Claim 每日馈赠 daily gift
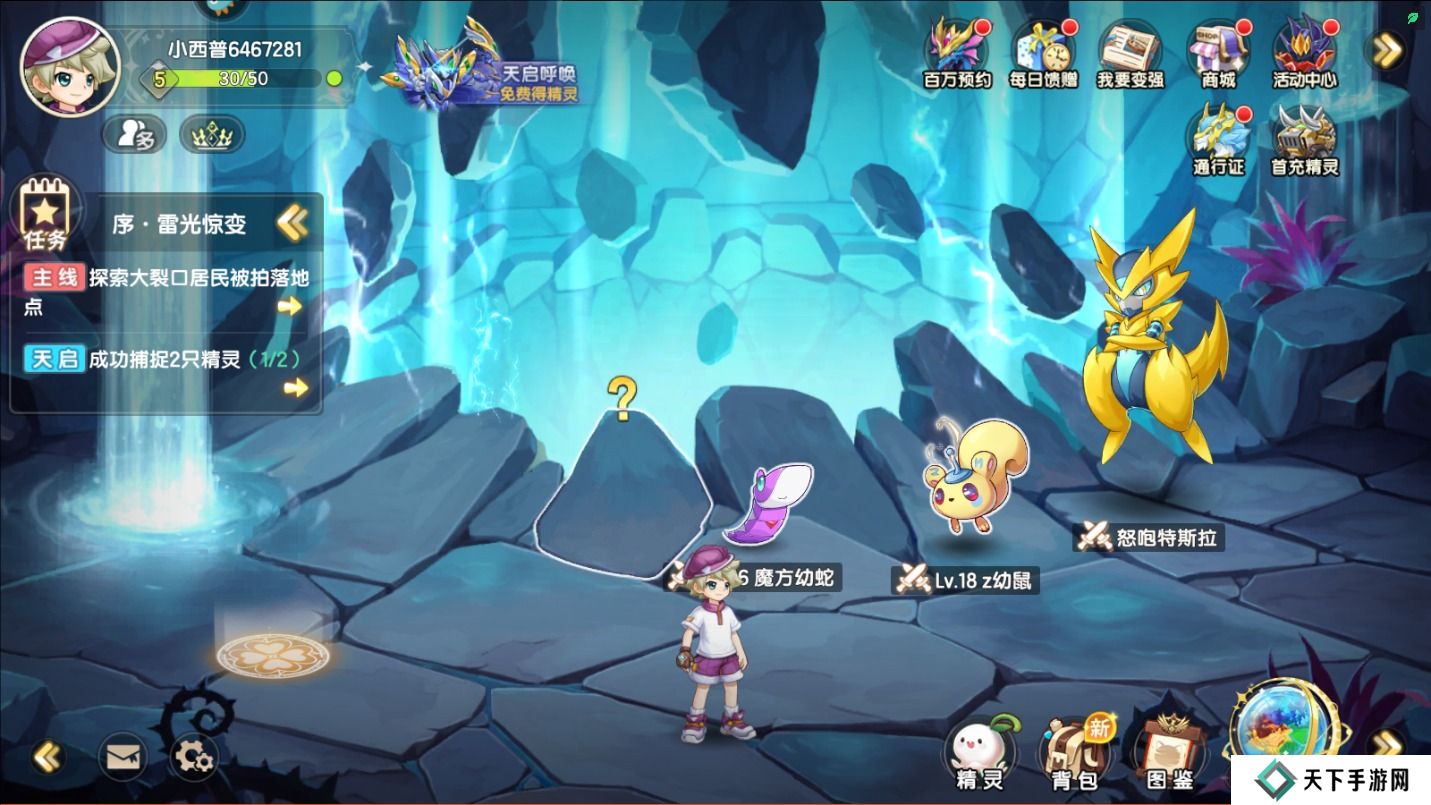1431x805 pixels. (1044, 54)
